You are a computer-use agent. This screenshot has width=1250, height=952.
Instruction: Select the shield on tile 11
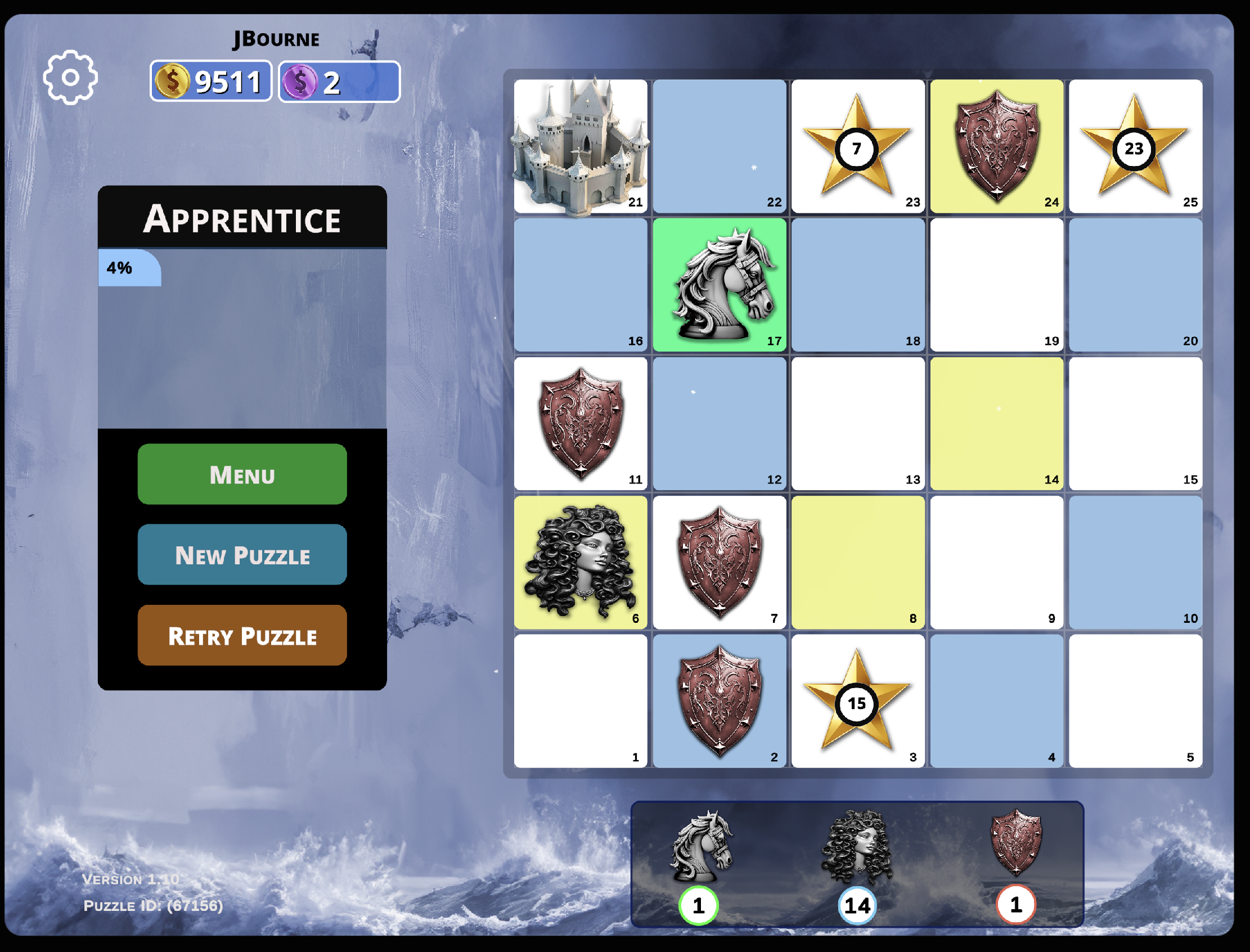pos(579,423)
